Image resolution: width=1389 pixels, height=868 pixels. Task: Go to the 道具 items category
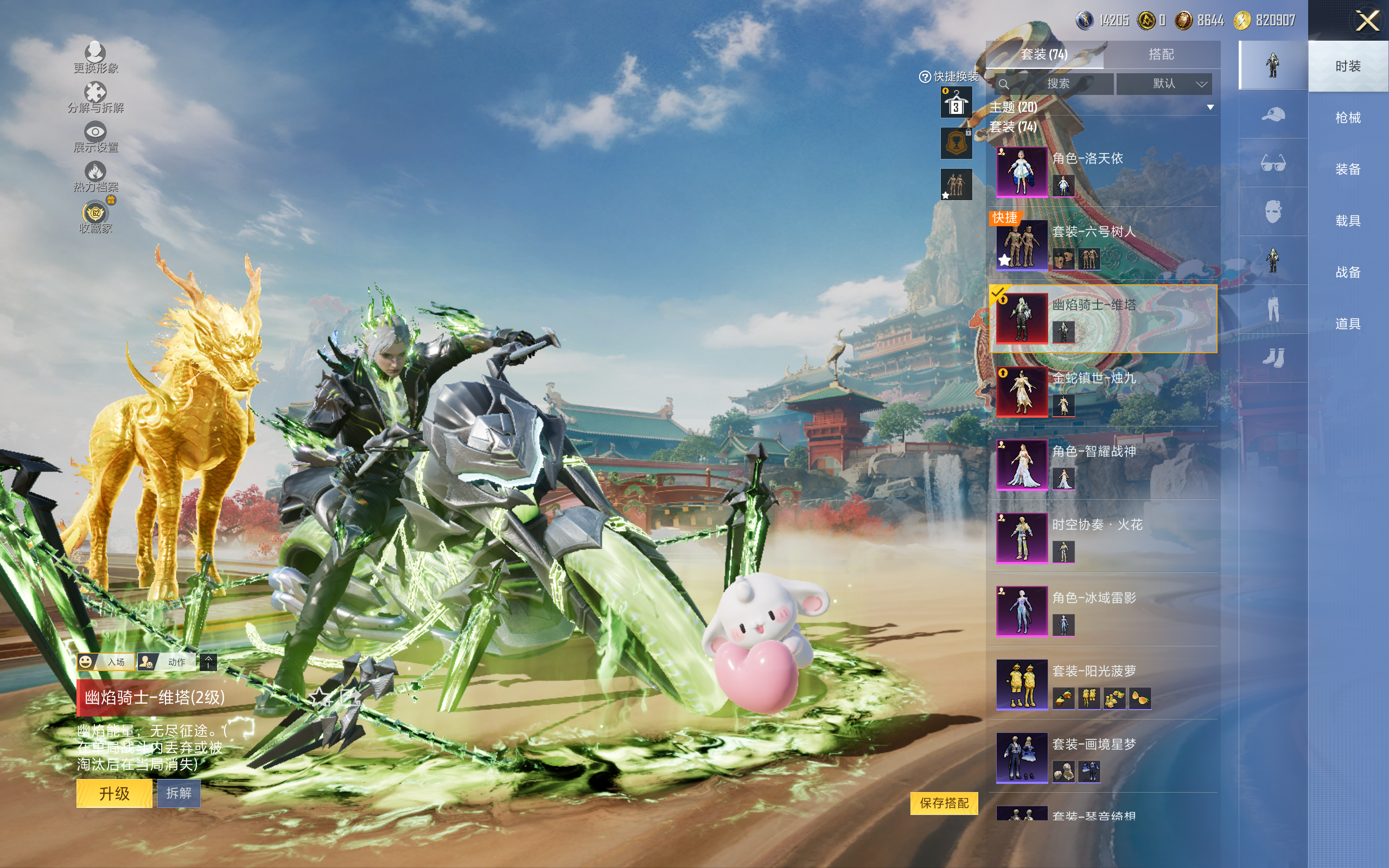tap(1347, 324)
